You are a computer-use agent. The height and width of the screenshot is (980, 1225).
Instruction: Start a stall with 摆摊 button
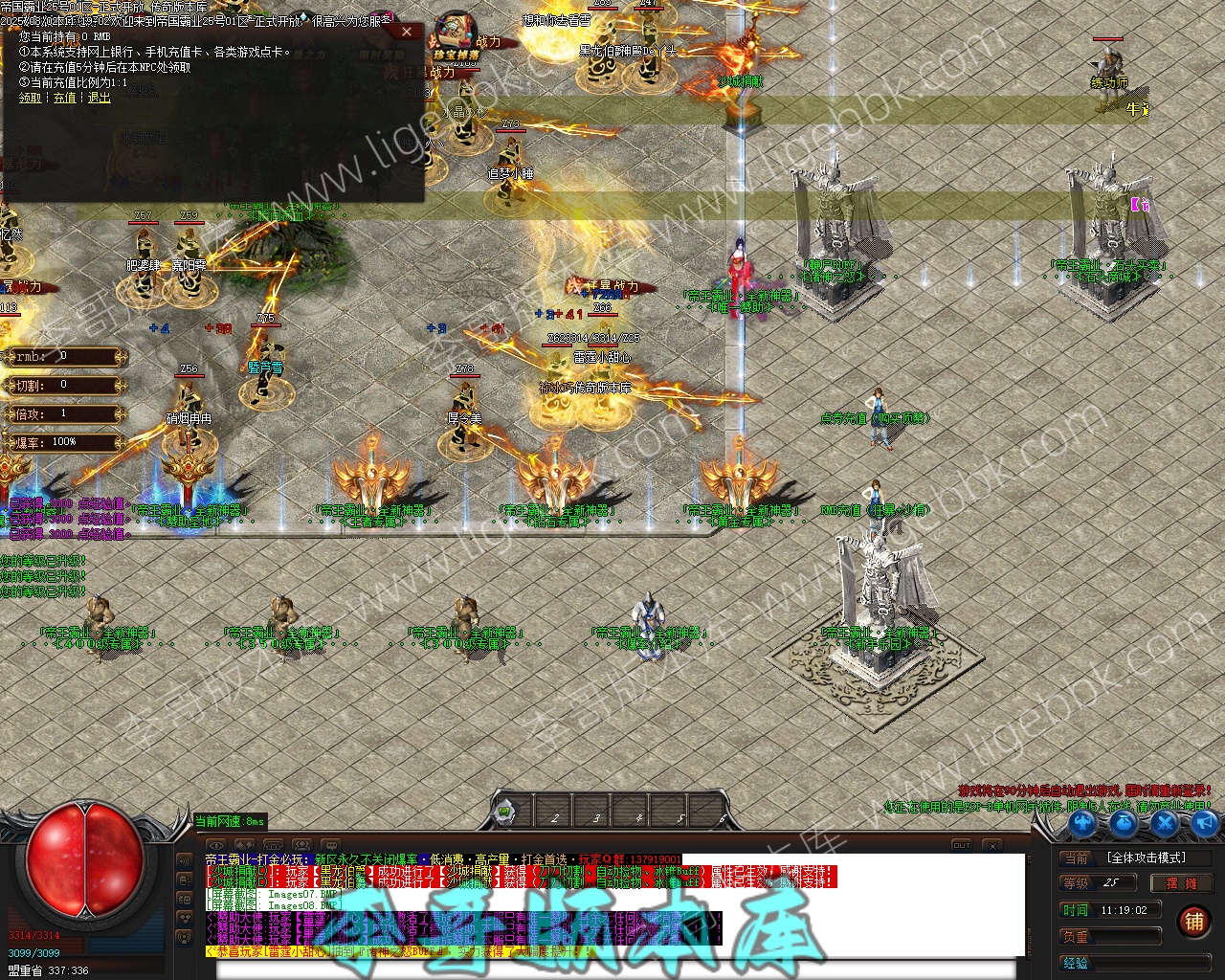(1181, 883)
